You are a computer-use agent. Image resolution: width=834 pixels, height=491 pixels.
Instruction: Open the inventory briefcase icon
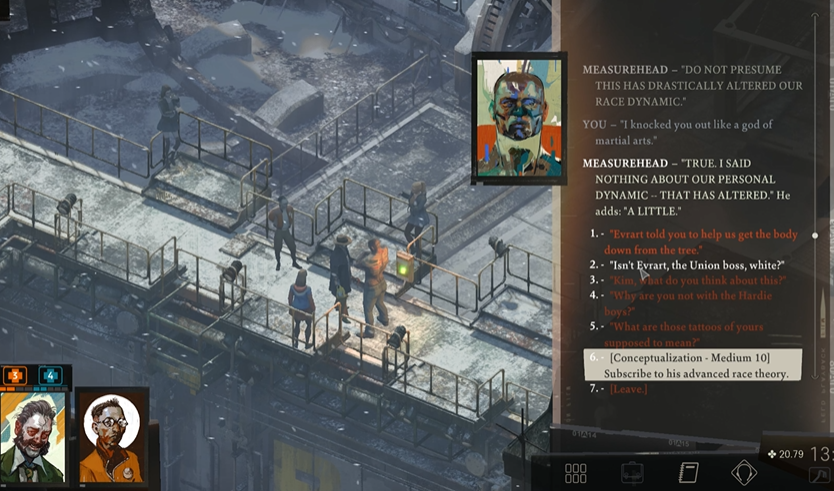pos(632,473)
